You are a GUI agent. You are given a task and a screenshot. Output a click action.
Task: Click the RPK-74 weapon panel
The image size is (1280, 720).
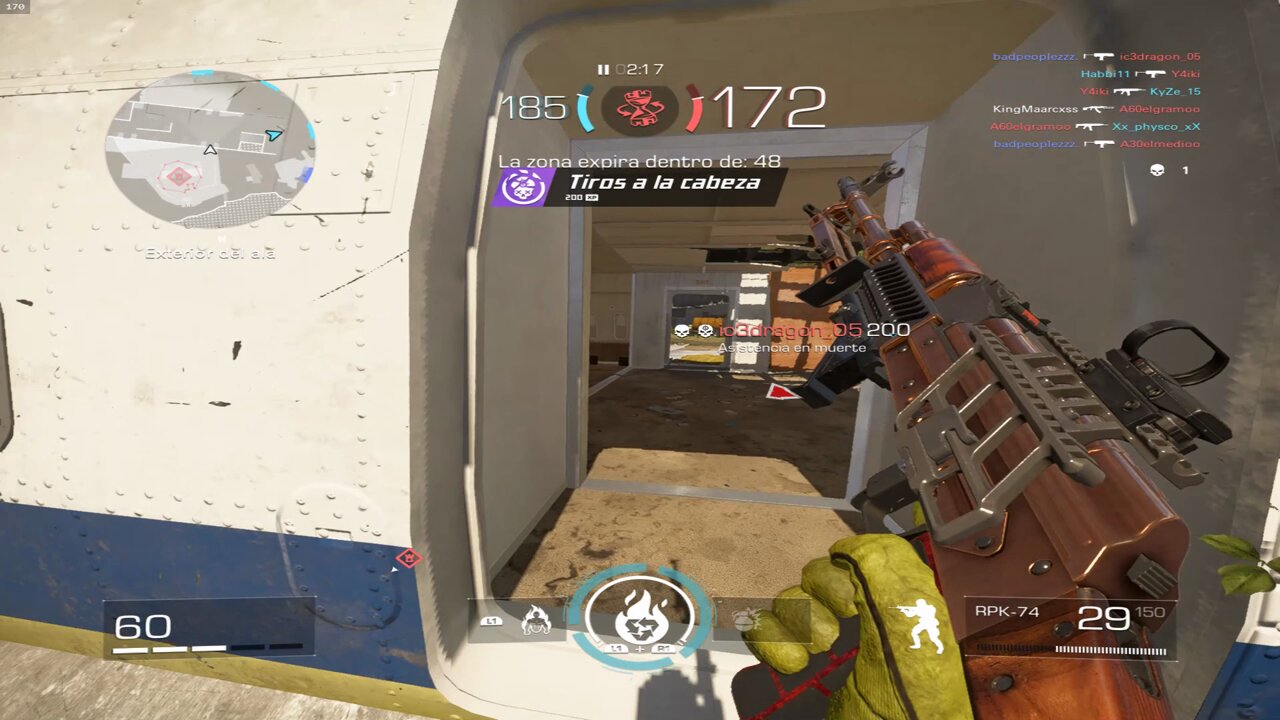coord(1069,627)
